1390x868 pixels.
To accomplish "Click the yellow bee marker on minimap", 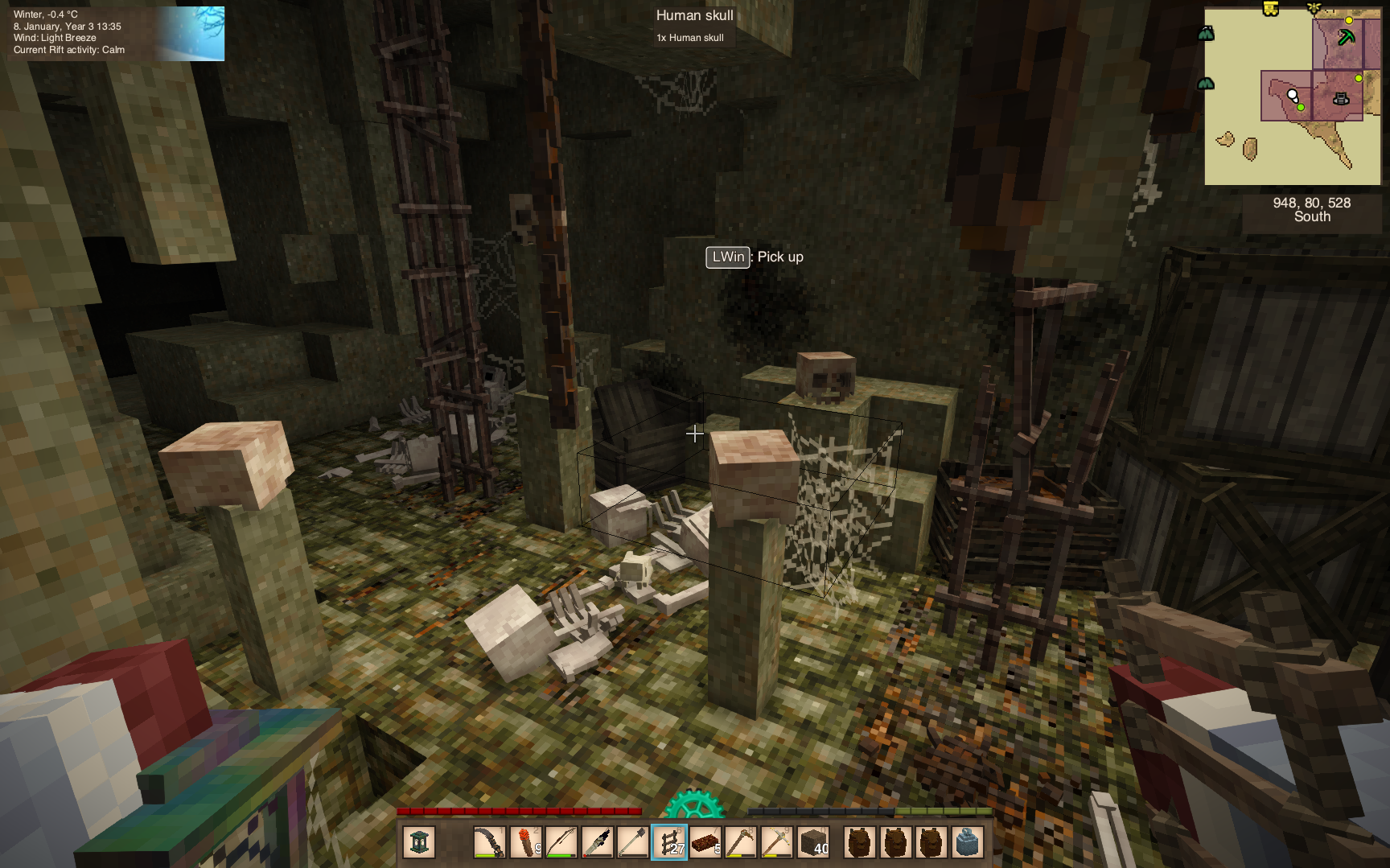I will (x=1314, y=8).
